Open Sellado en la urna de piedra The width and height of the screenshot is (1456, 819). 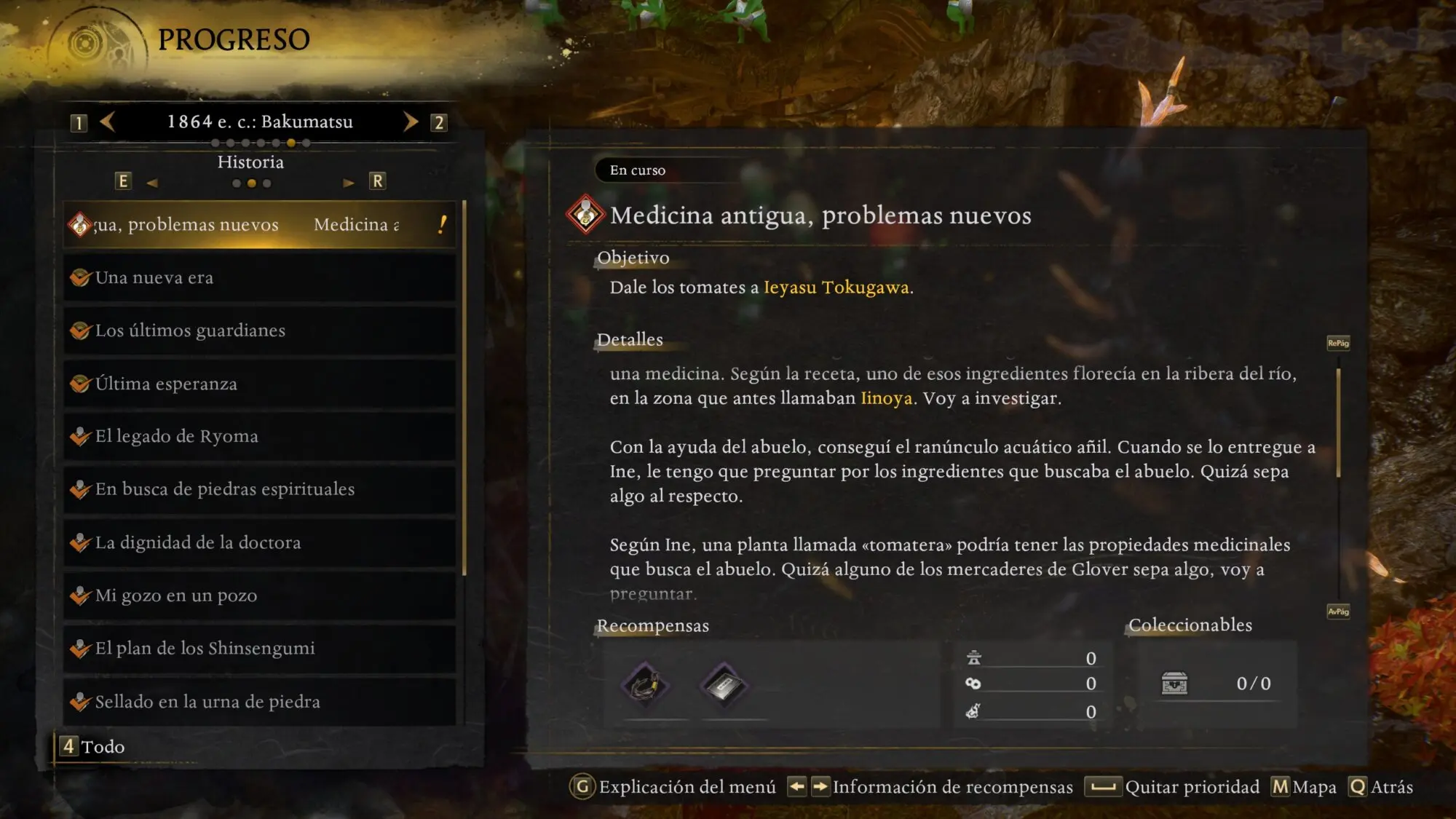259,702
